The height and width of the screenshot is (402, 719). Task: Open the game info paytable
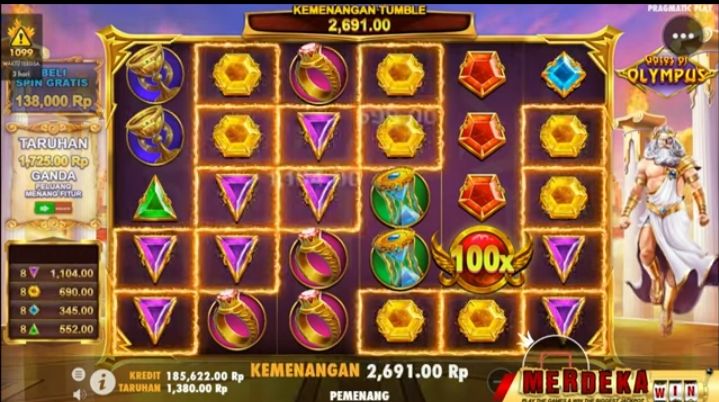pyautogui.click(x=101, y=380)
